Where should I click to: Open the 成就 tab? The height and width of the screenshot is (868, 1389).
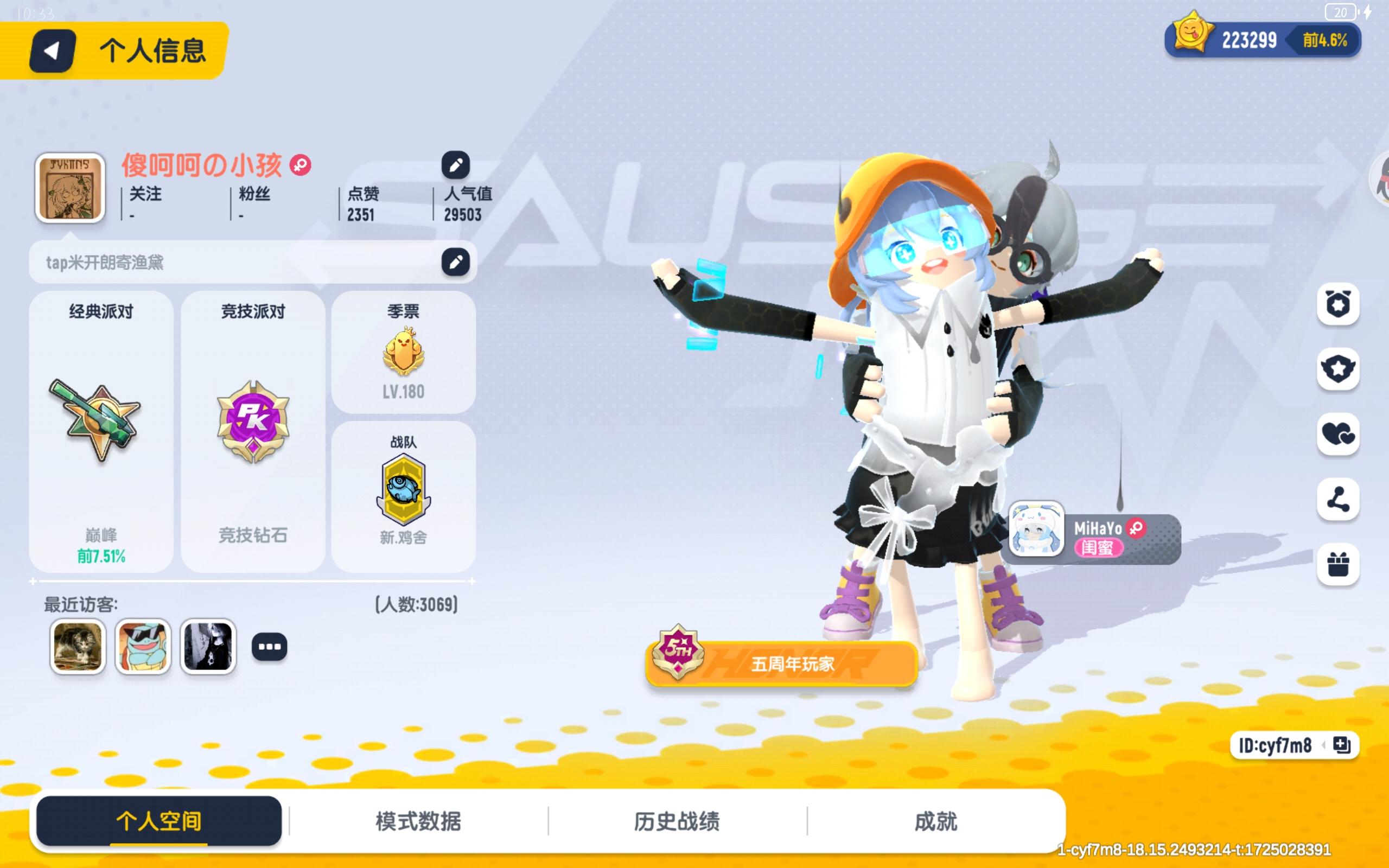935,821
